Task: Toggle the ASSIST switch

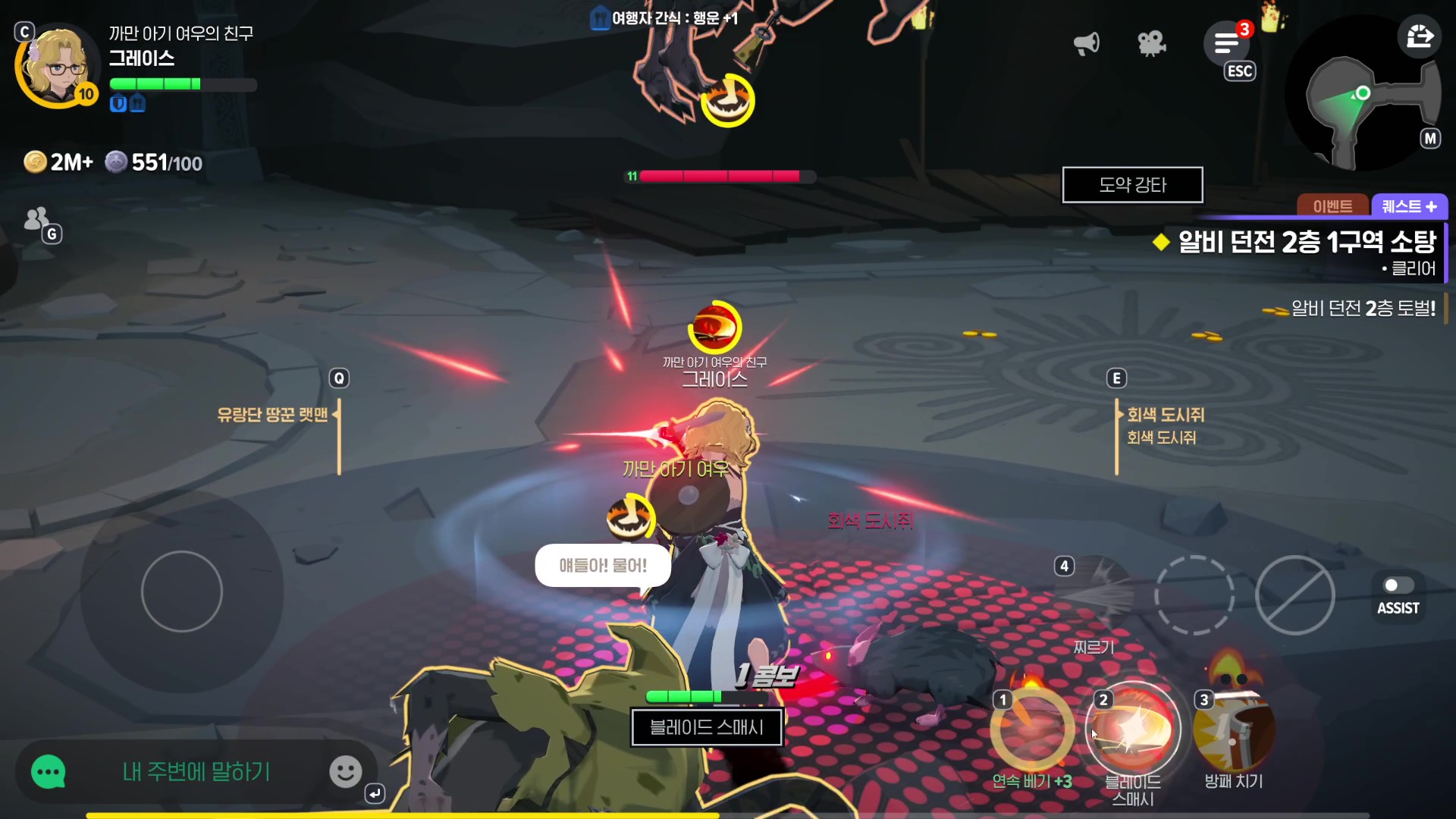Action: (1398, 586)
